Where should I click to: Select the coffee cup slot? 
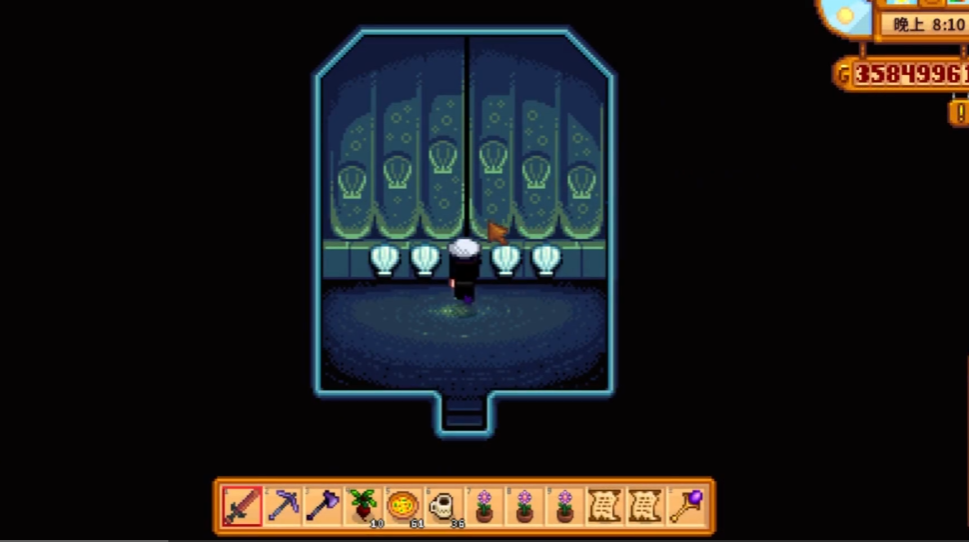pos(444,506)
